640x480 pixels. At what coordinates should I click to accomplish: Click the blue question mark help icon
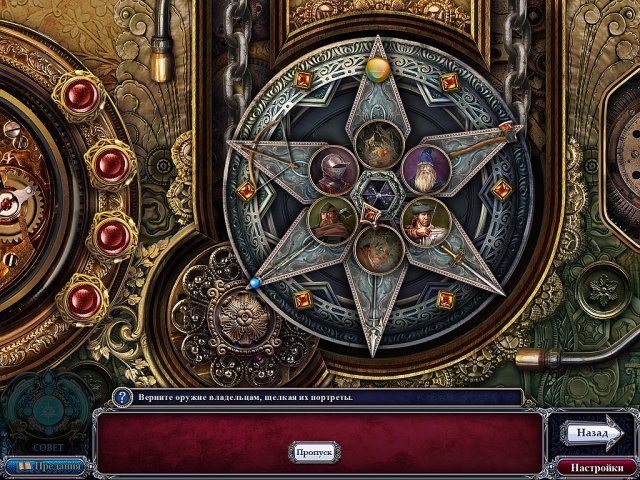pyautogui.click(x=122, y=397)
